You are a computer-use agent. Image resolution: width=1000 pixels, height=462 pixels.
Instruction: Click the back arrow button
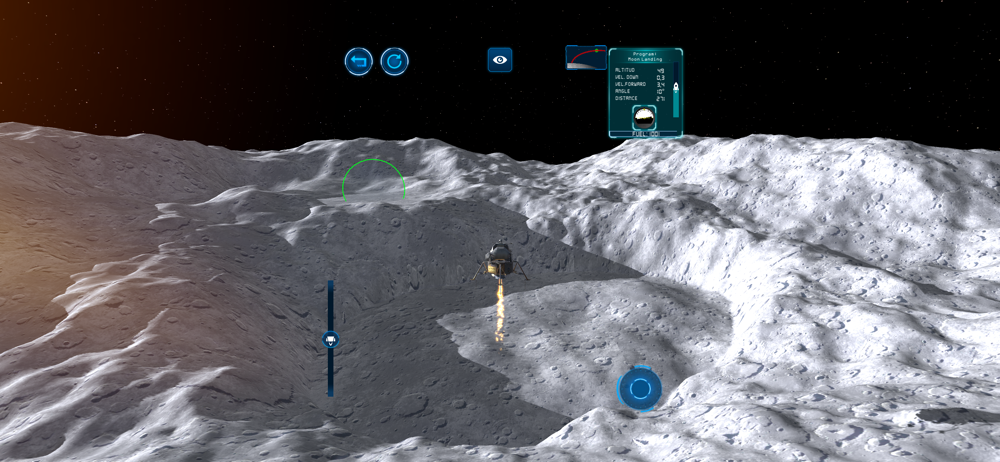(359, 62)
